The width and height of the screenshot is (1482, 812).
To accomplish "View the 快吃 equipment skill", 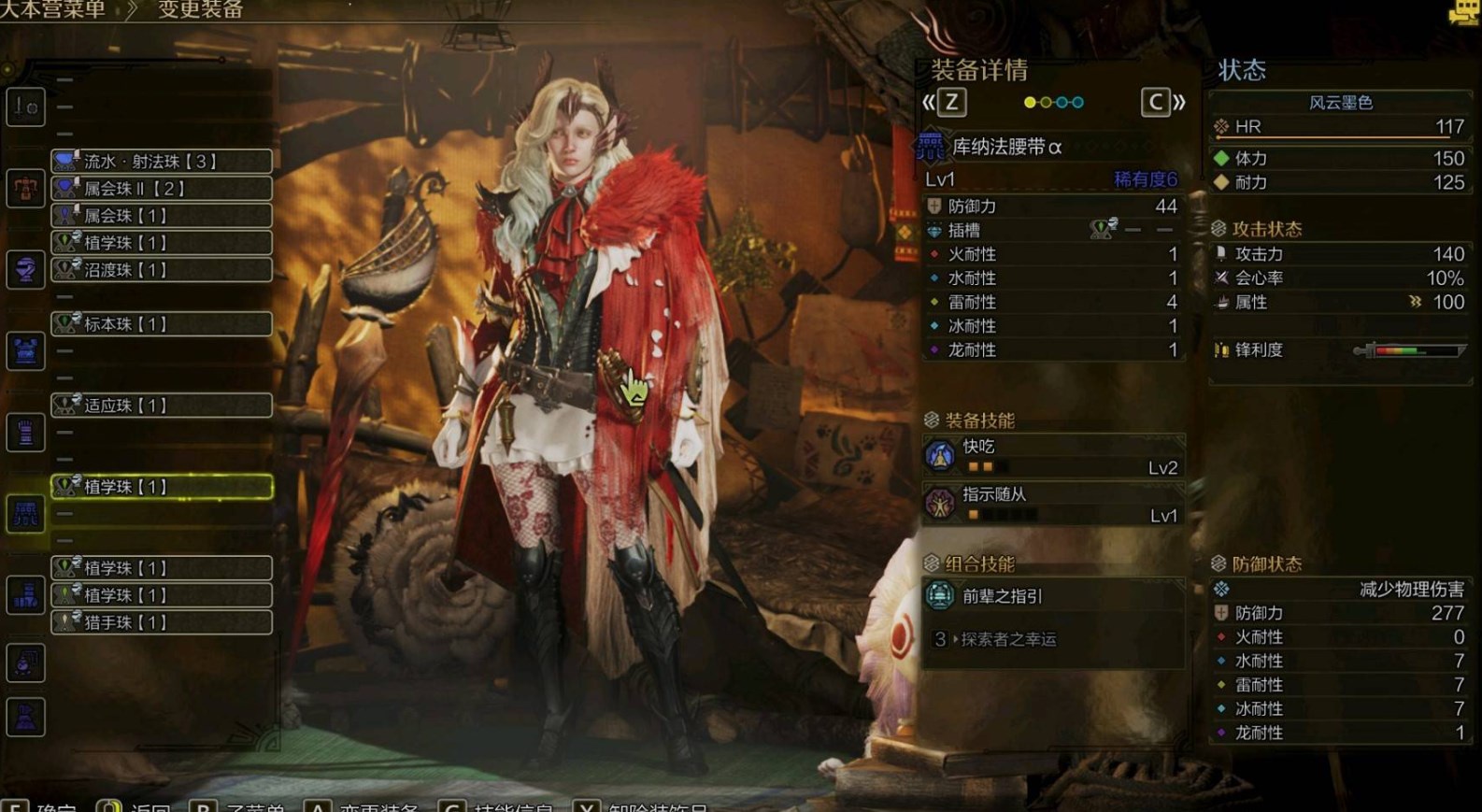I will [1053, 456].
